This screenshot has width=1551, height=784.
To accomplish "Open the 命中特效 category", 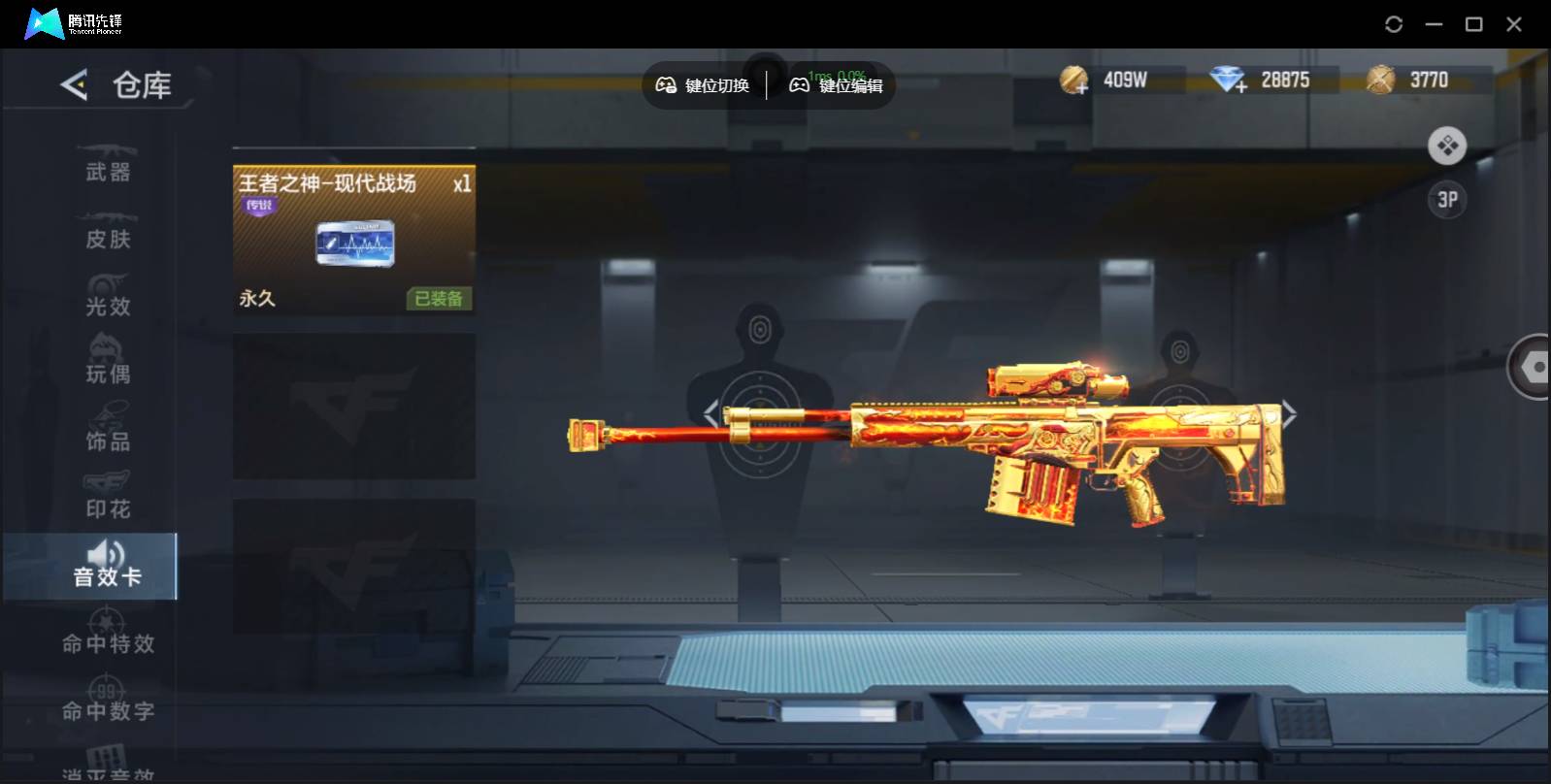I will 107,636.
